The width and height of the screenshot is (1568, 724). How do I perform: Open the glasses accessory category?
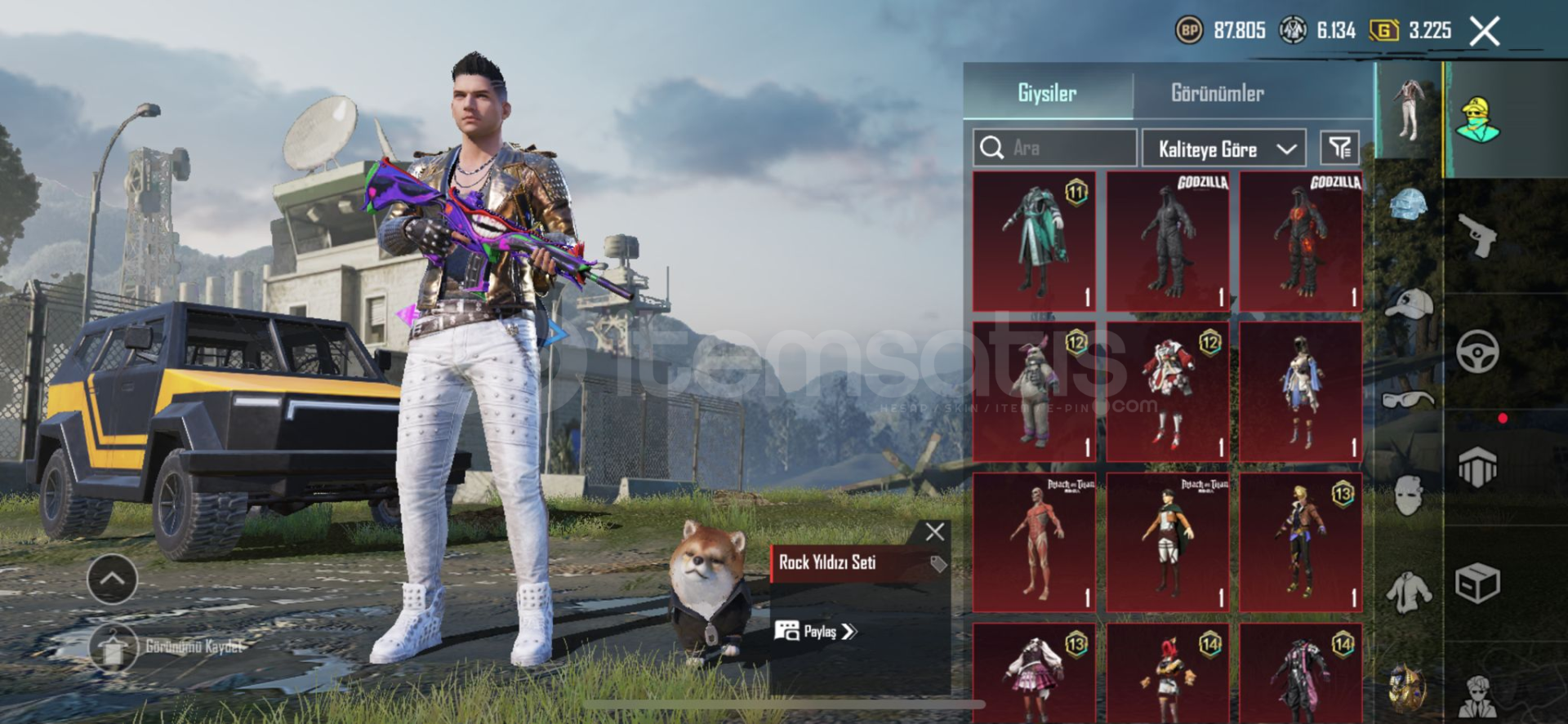click(x=1409, y=398)
